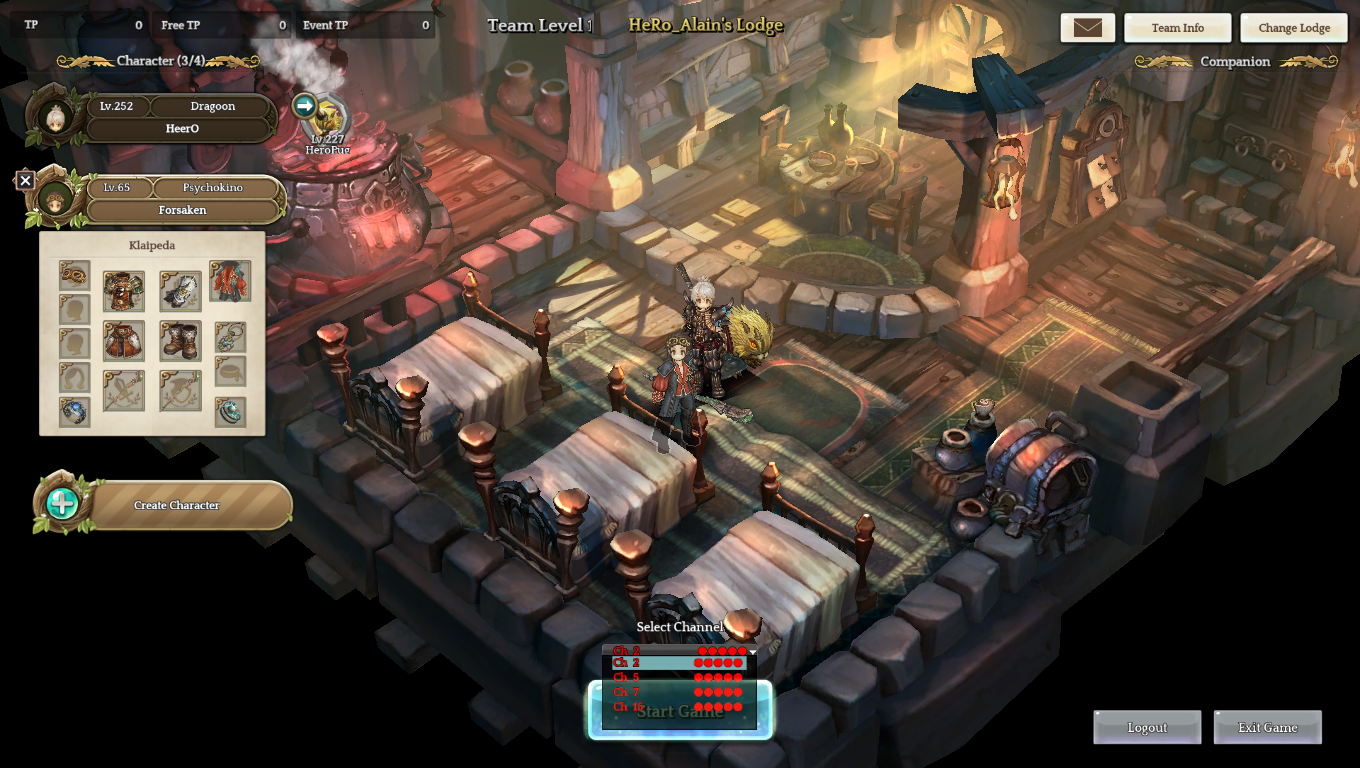
Task: Inspect the necklace equipment slot
Action: point(230,336)
